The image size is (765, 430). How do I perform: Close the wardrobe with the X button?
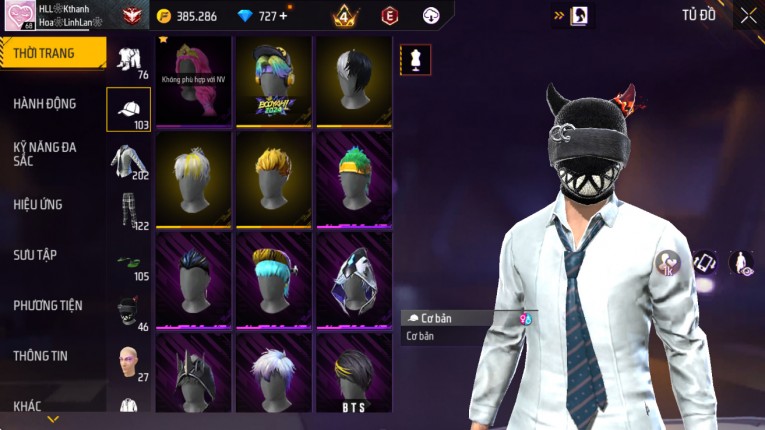748,15
